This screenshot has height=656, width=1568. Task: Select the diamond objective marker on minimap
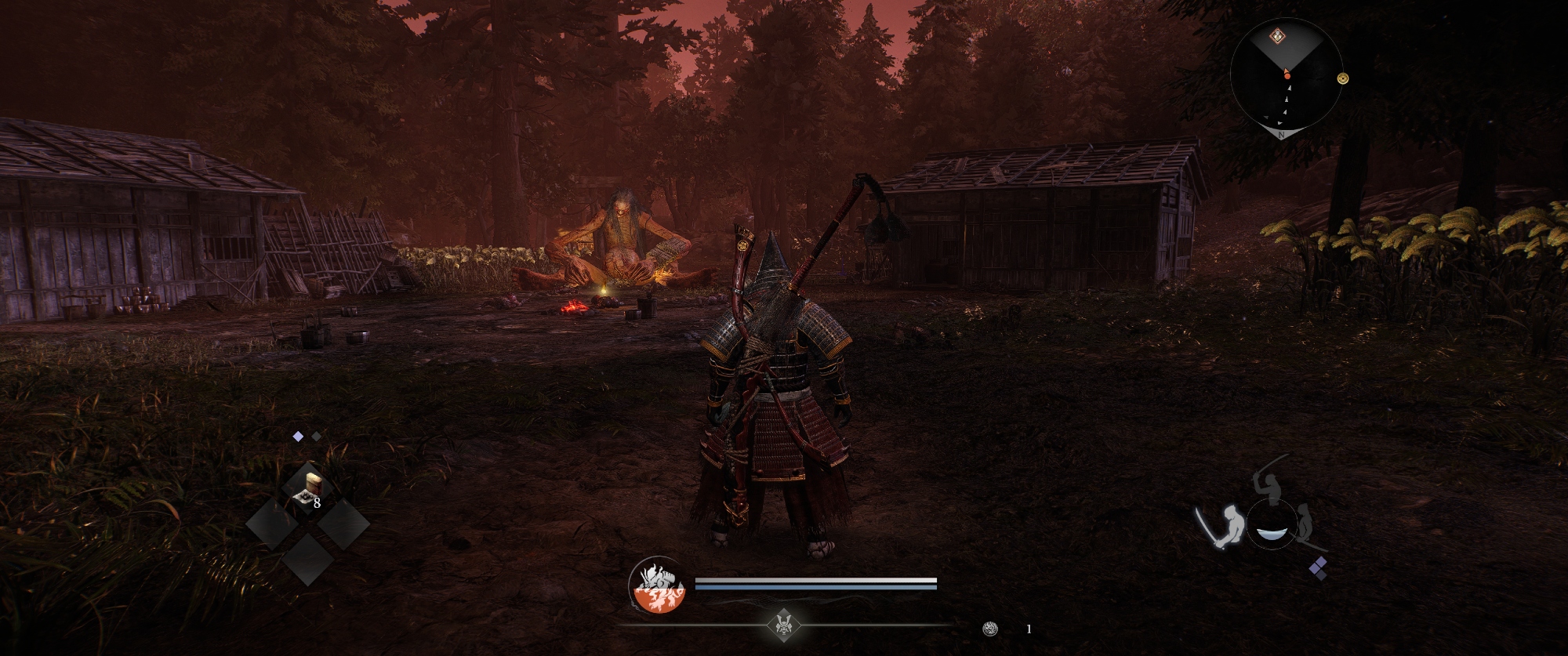point(1278,34)
